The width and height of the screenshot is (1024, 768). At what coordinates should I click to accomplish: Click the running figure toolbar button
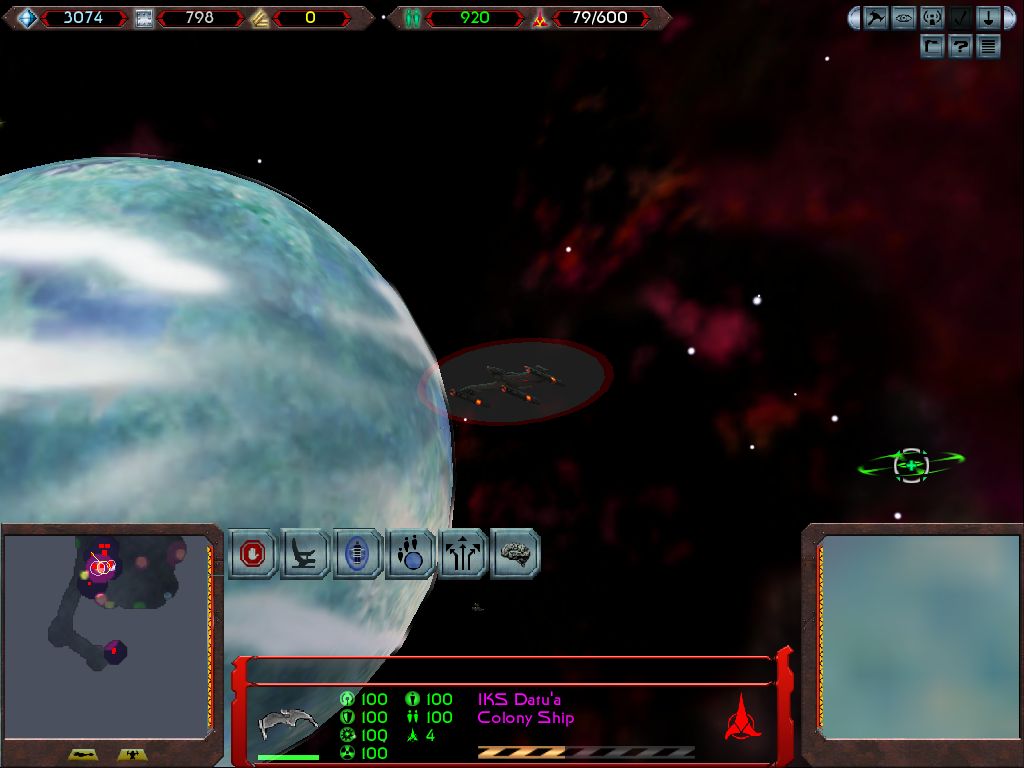[x=876, y=18]
